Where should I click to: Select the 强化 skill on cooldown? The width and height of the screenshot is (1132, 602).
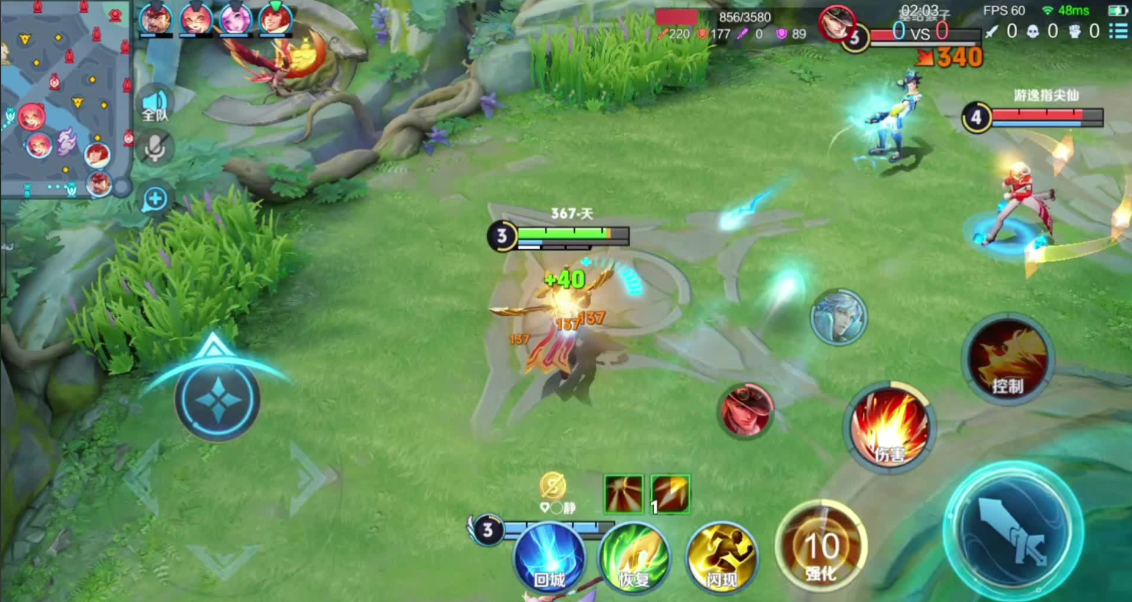pyautogui.click(x=821, y=546)
